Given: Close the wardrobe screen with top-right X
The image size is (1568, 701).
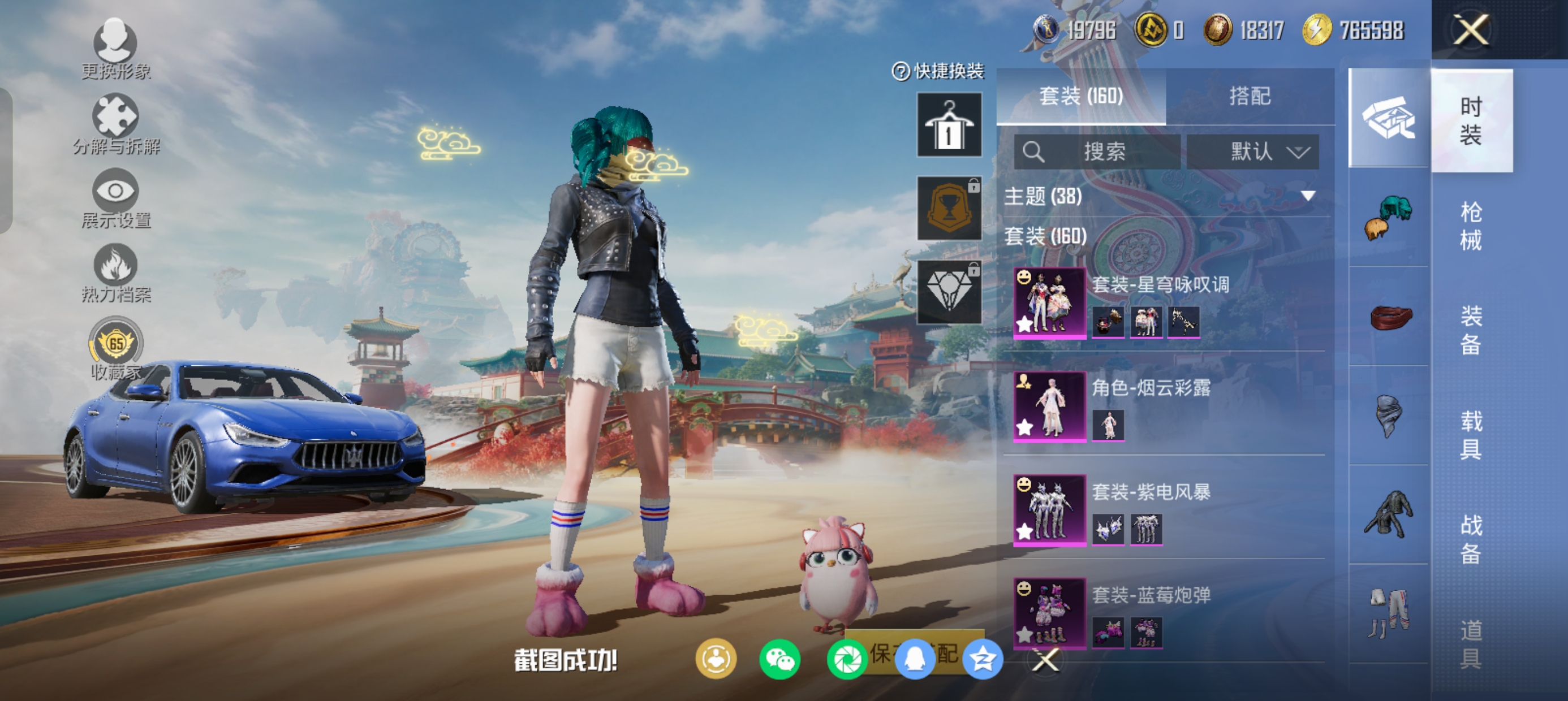Looking at the screenshot, I should coord(1471,29).
